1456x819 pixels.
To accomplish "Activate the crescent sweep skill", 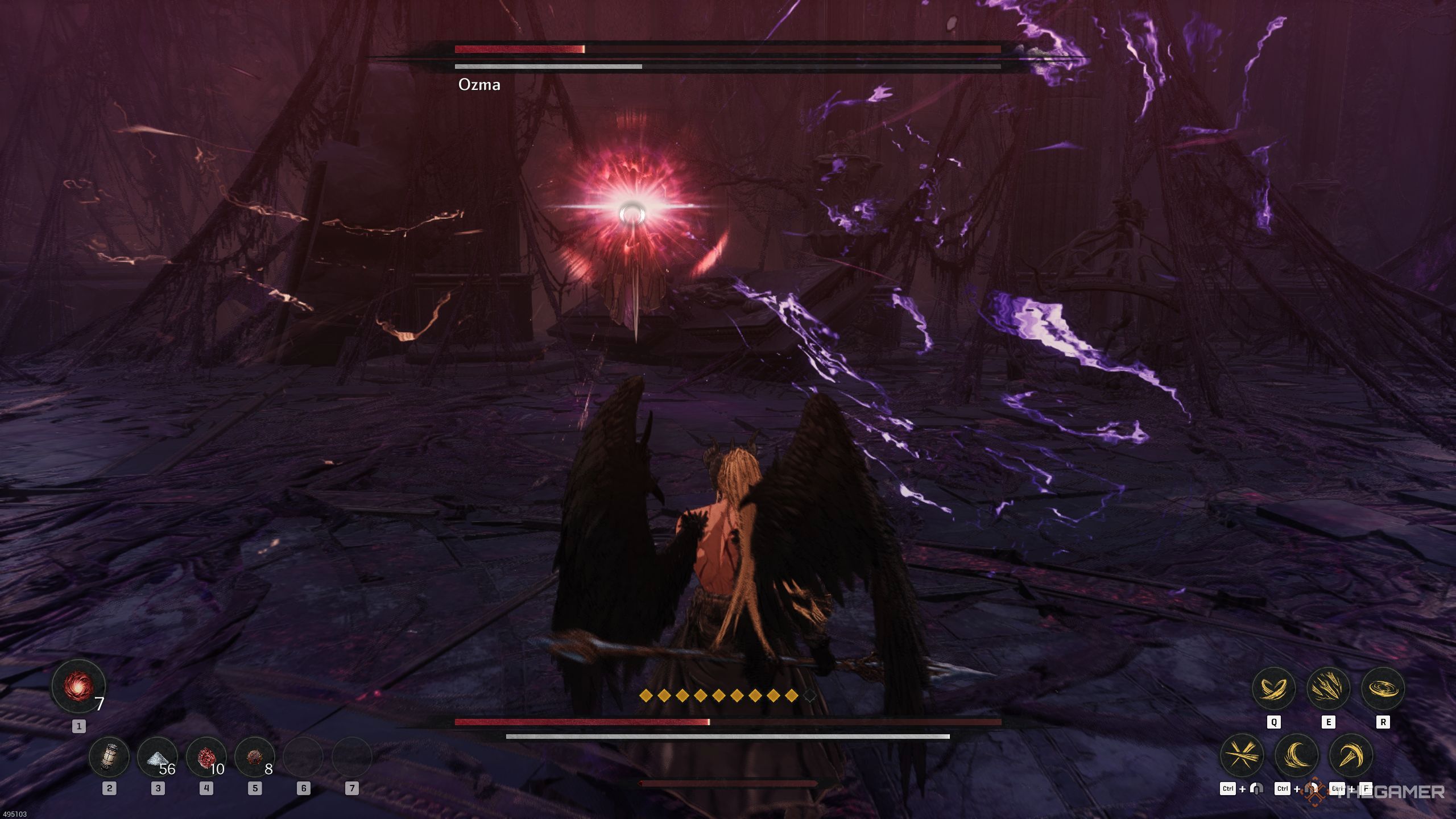I will [1297, 756].
